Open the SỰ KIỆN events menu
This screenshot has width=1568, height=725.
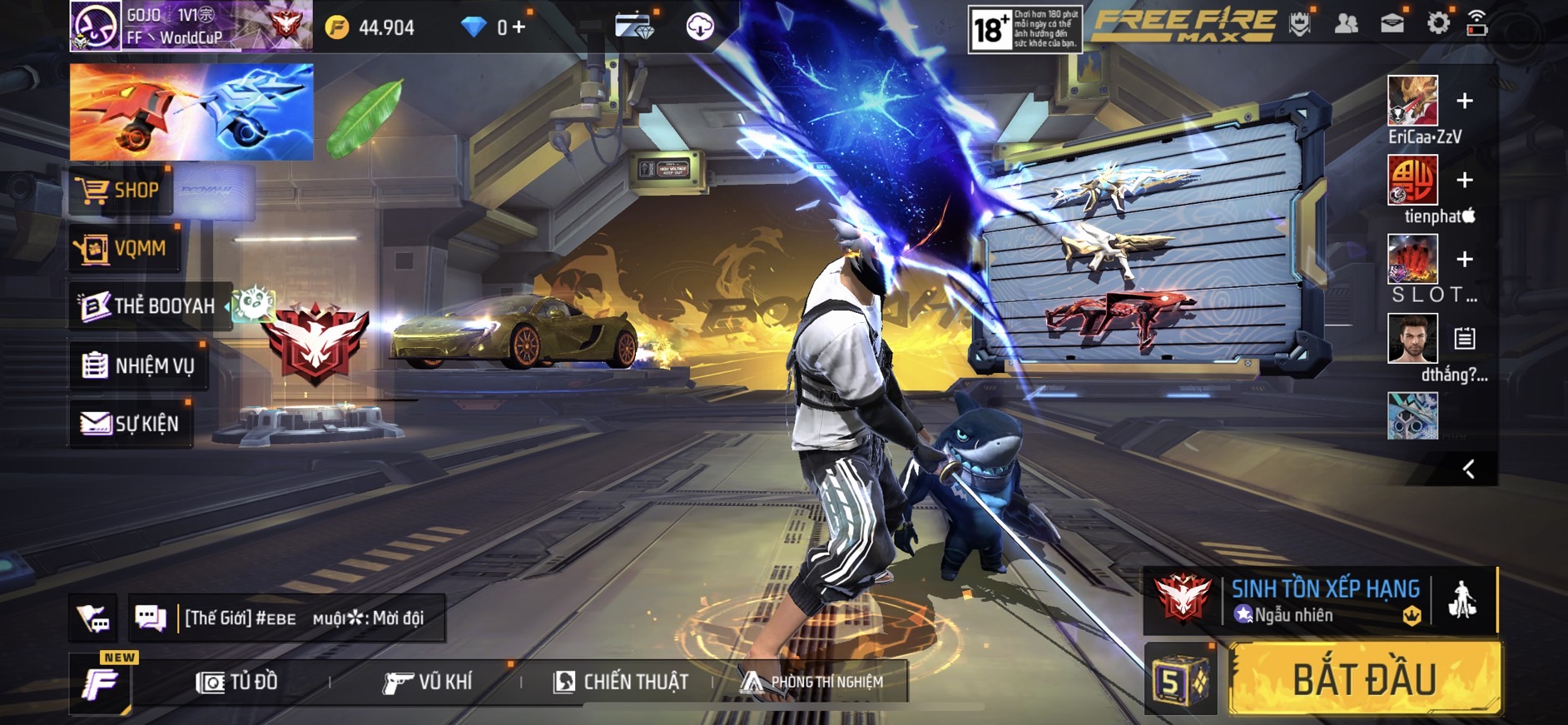(x=131, y=424)
